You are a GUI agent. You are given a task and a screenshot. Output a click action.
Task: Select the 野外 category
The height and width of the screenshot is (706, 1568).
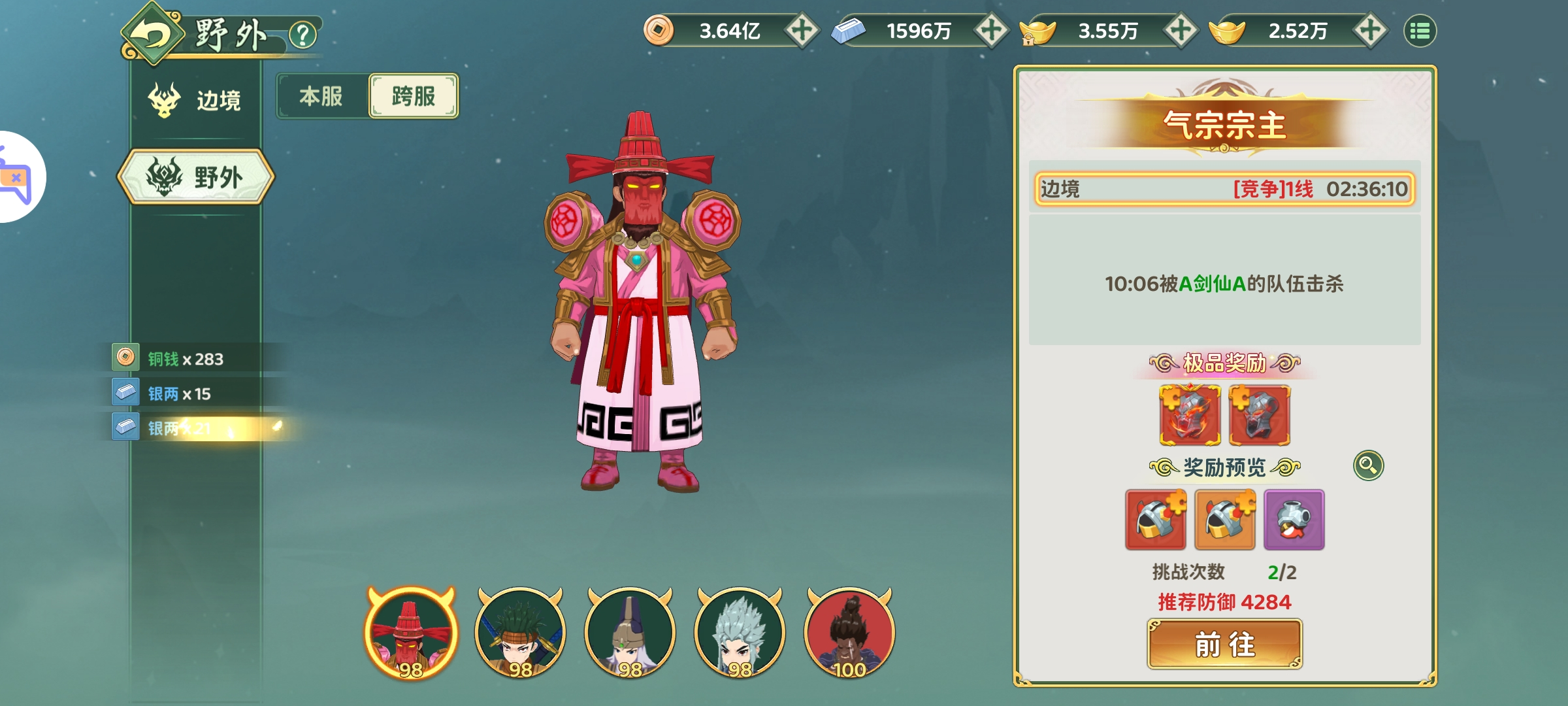(196, 177)
